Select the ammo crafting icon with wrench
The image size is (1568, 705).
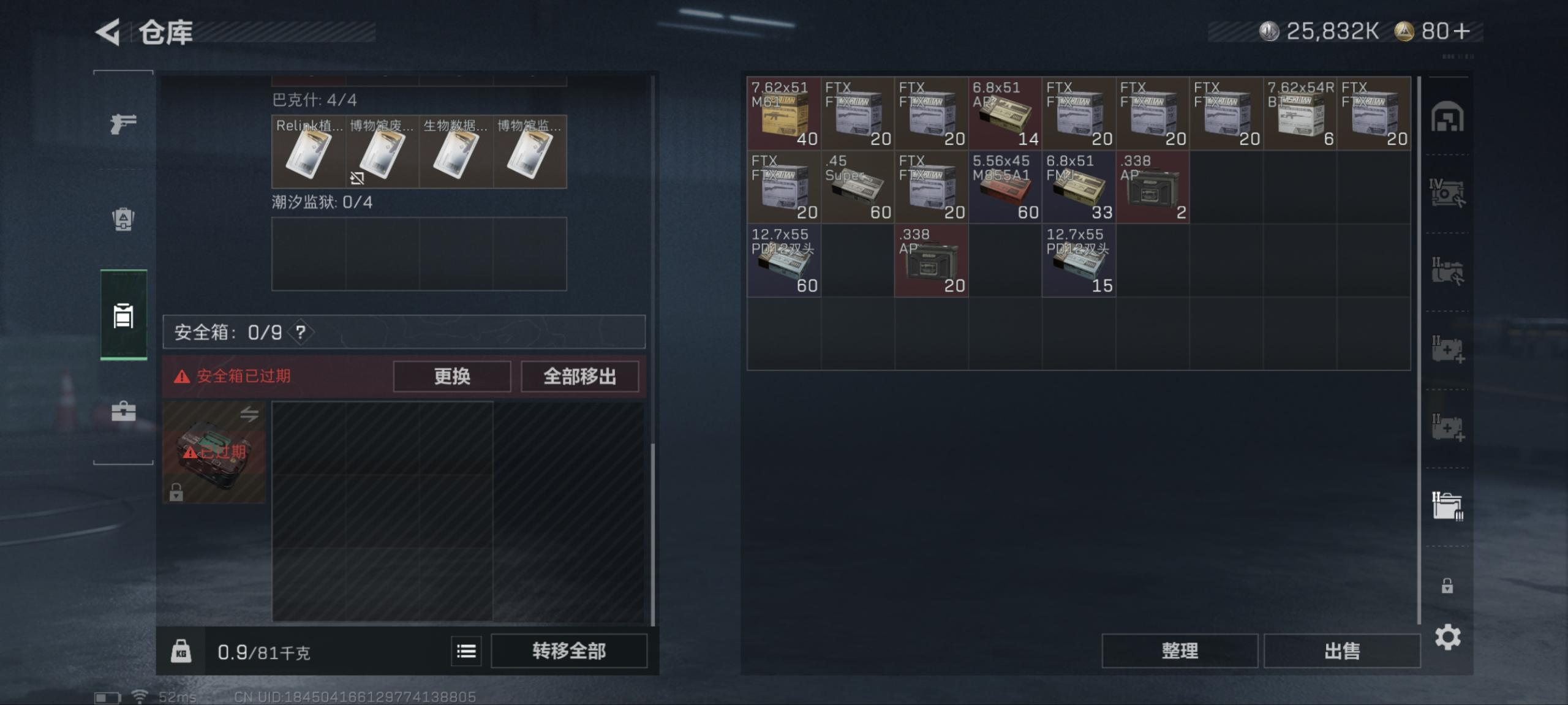tap(1449, 191)
